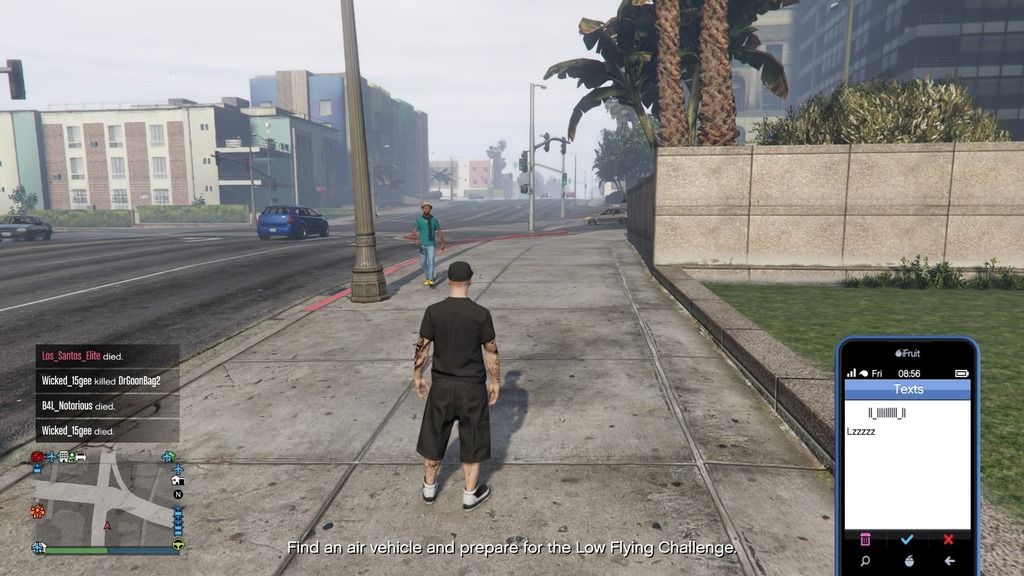Delete the text with the pink trash icon
The width and height of the screenshot is (1024, 576).
tap(865, 539)
